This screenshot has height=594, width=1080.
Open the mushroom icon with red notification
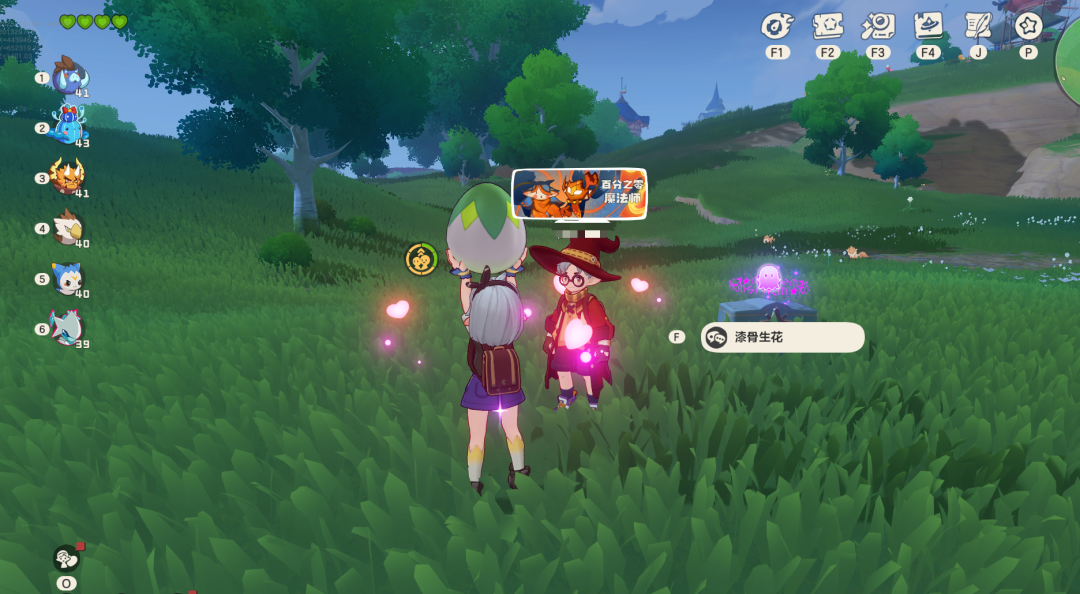pyautogui.click(x=67, y=558)
